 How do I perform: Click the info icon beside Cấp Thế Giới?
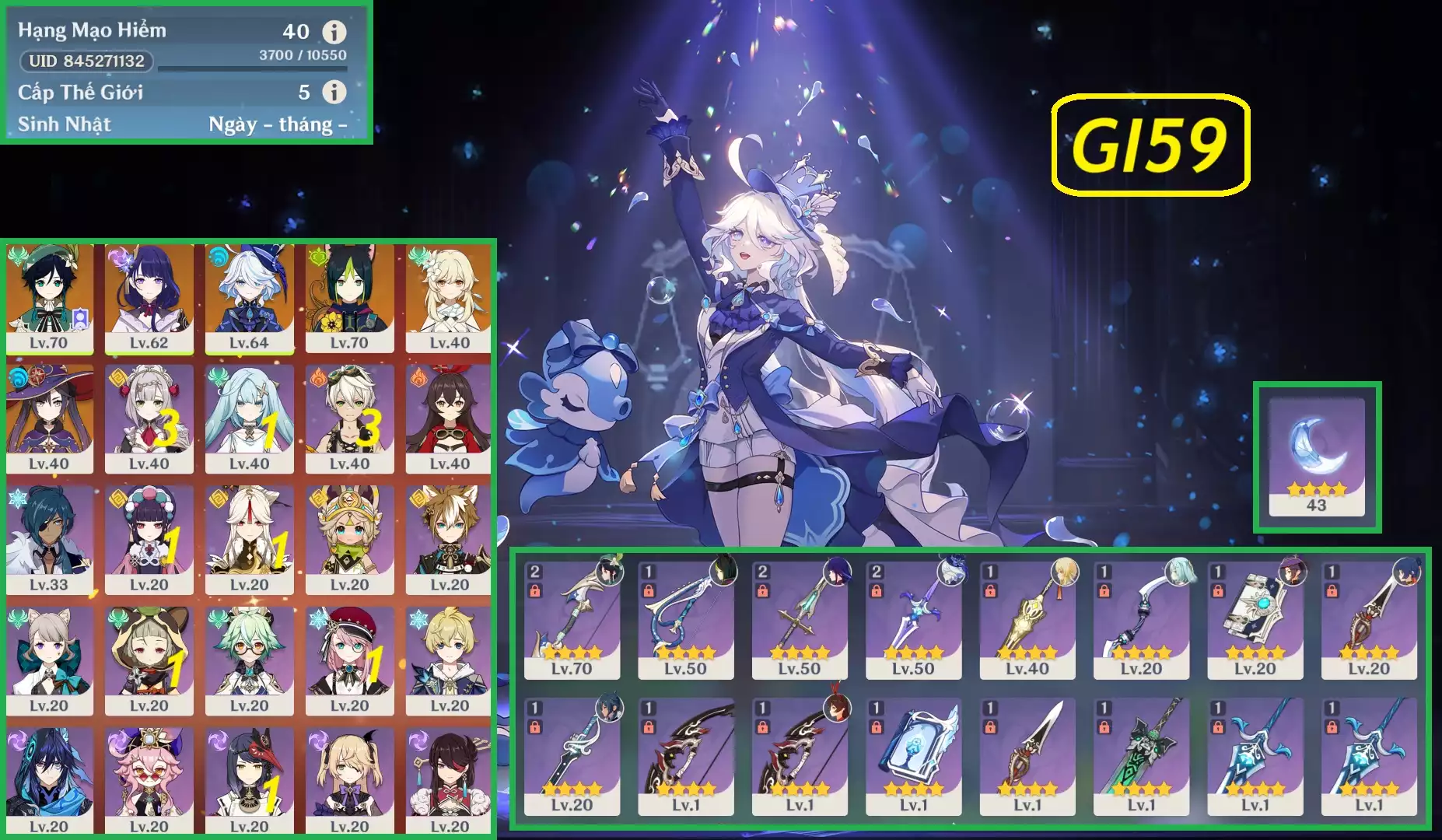[334, 92]
